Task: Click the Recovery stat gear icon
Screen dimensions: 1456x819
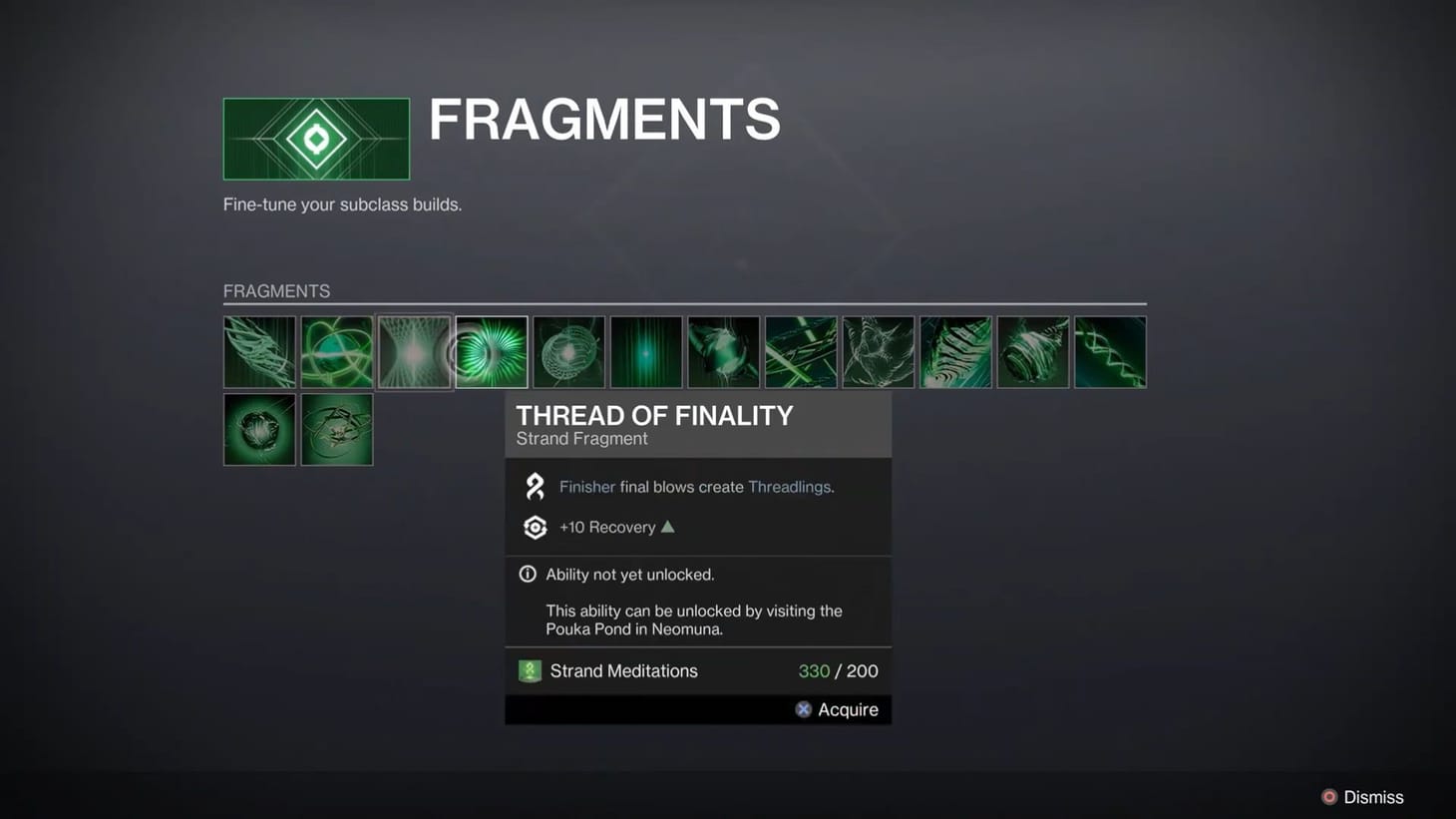Action: click(535, 527)
